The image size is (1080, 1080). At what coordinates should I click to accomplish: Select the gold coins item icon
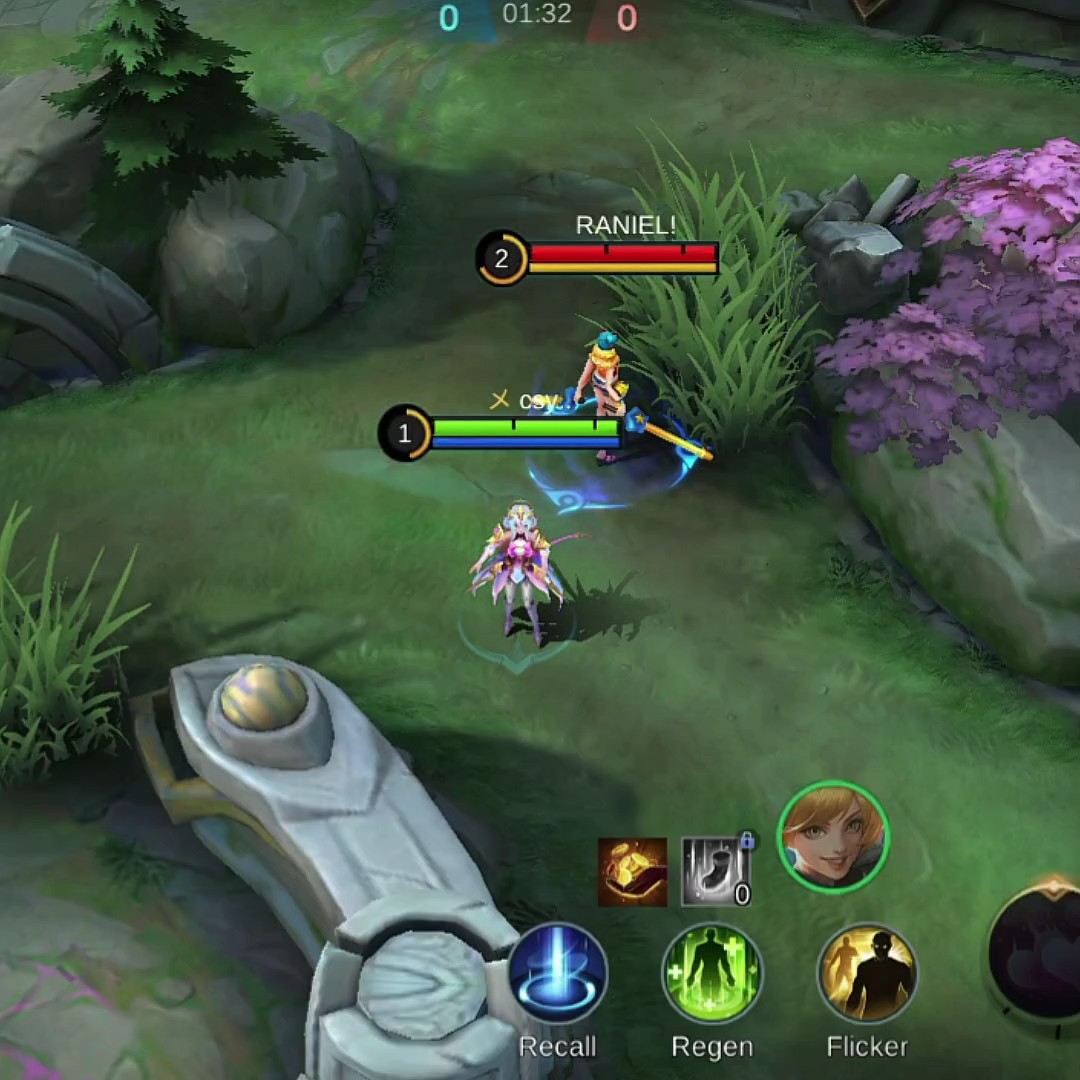[x=632, y=872]
